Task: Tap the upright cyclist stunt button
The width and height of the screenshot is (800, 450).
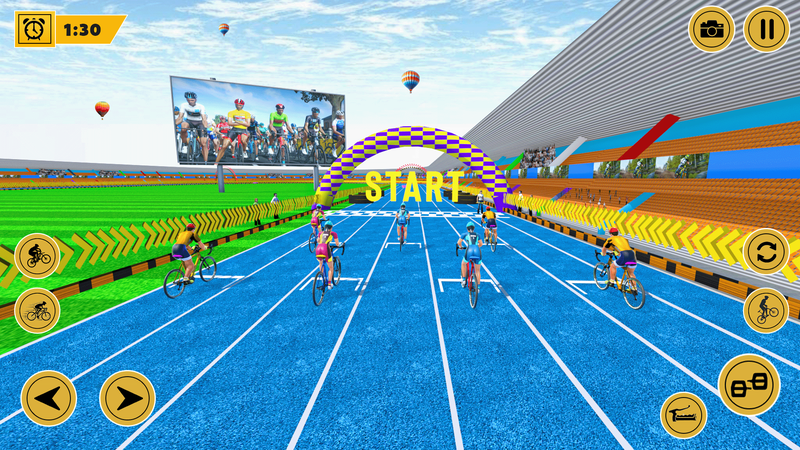Action: (37, 256)
